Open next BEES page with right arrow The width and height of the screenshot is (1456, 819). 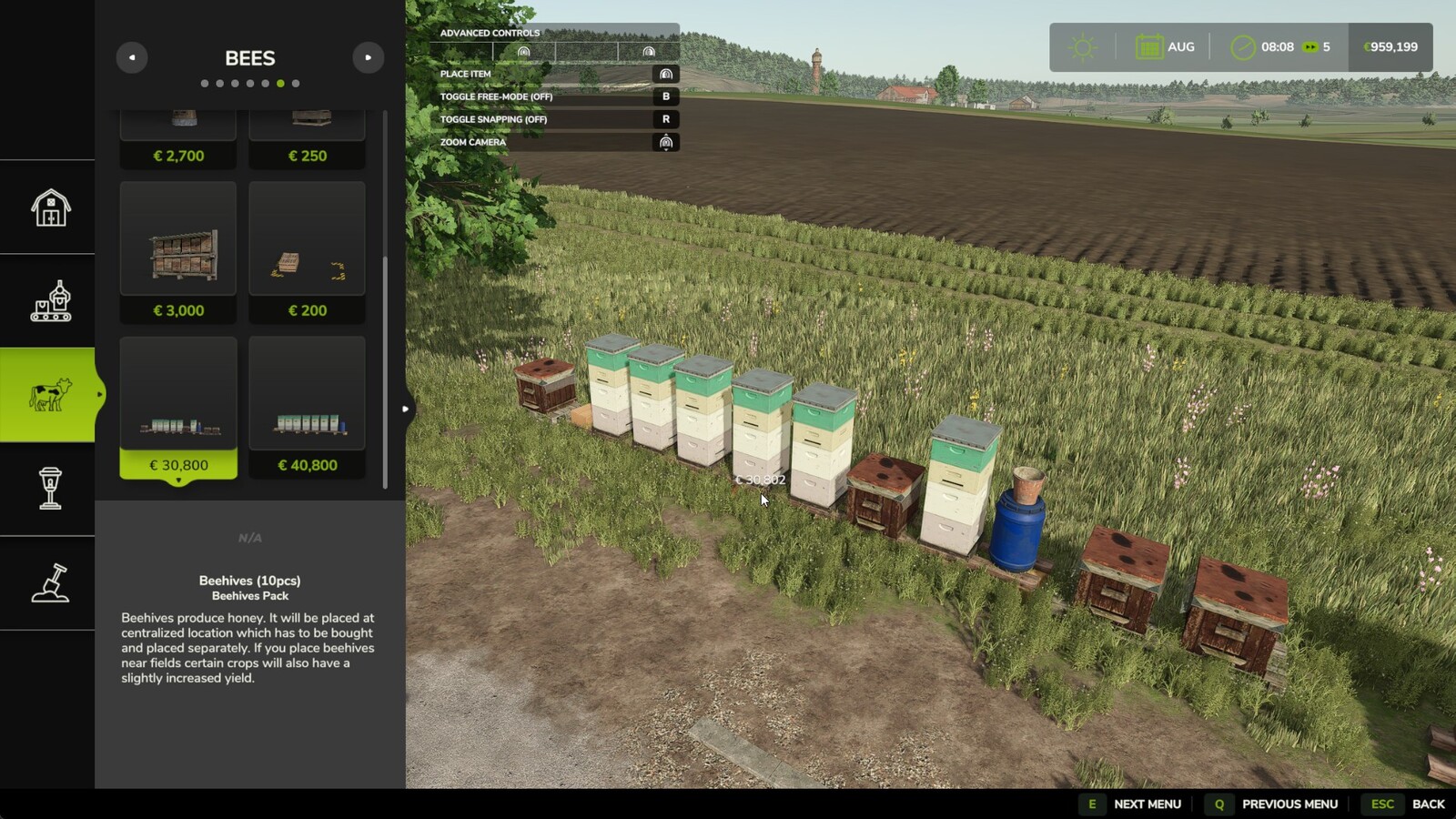click(368, 56)
